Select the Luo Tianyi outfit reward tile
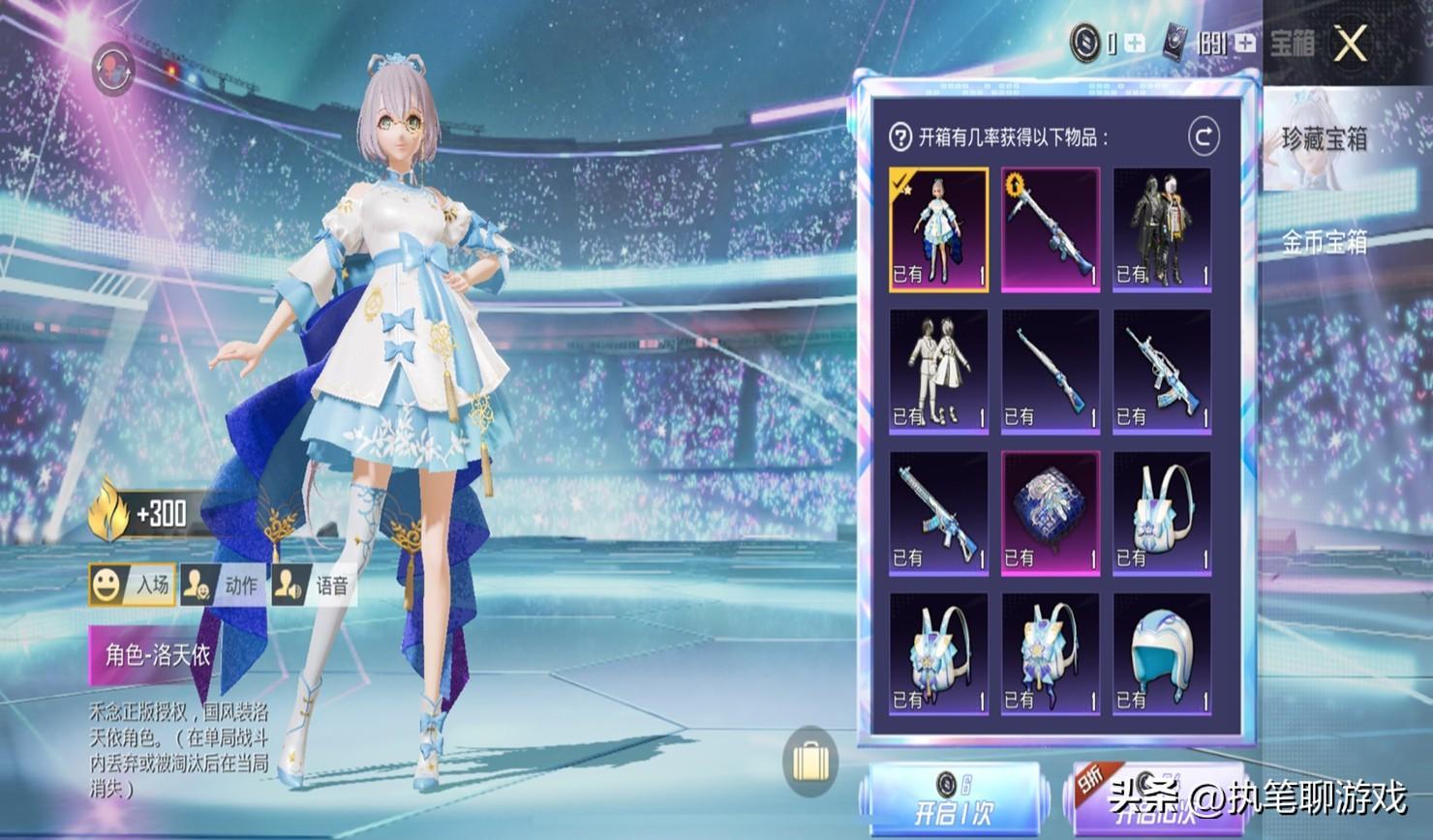Image resolution: width=1433 pixels, height=840 pixels. (938, 229)
